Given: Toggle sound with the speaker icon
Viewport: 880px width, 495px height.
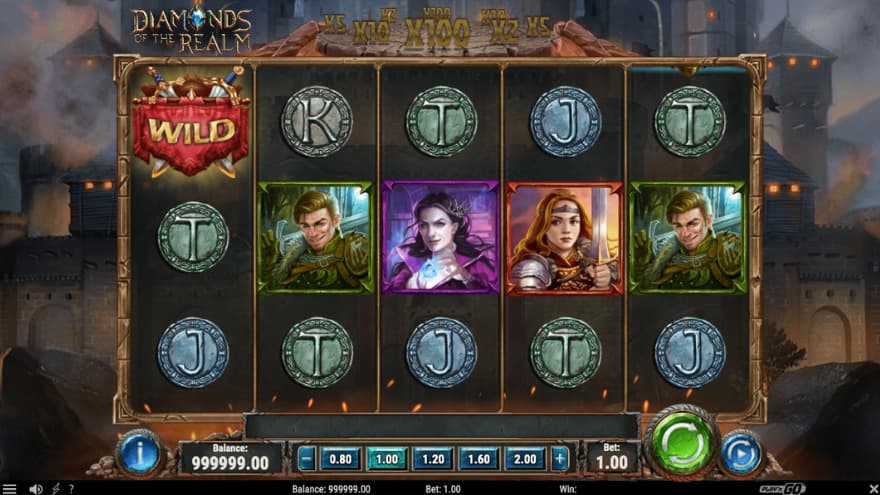Looking at the screenshot, I should [36, 489].
